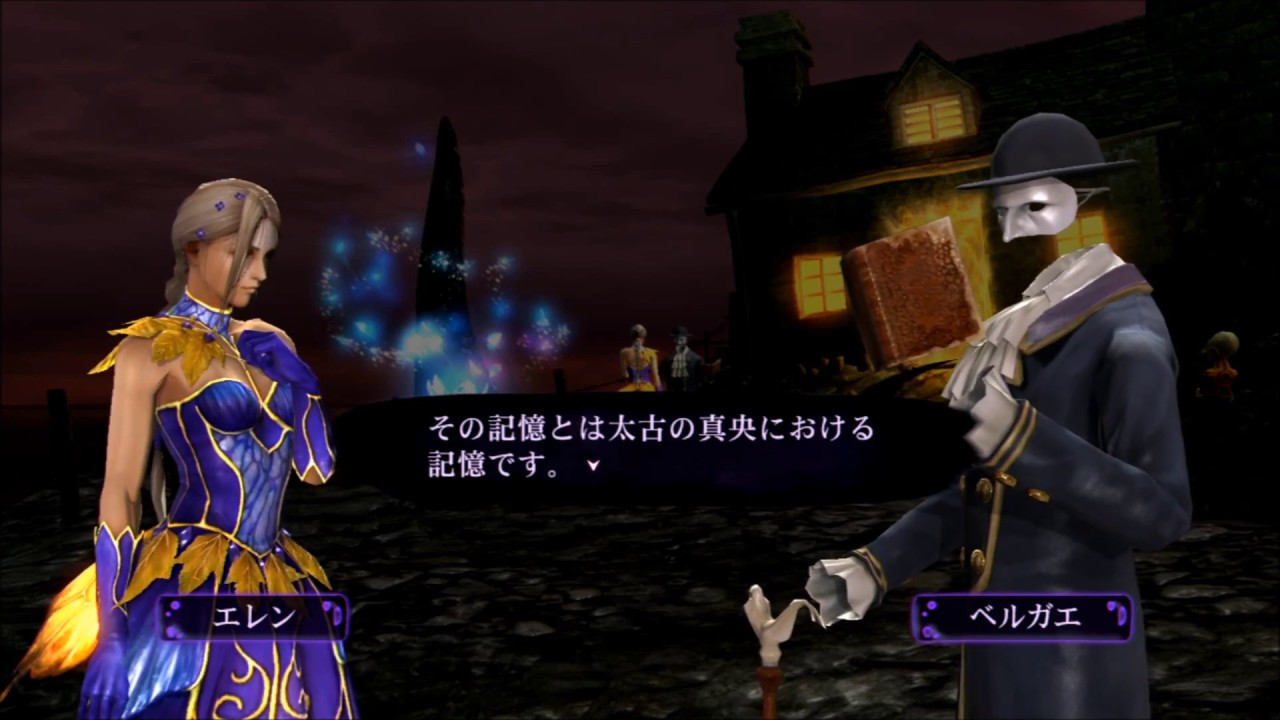This screenshot has width=1280, height=720.
Task: Select the villager standing near the house fence
Action: click(x=683, y=350)
